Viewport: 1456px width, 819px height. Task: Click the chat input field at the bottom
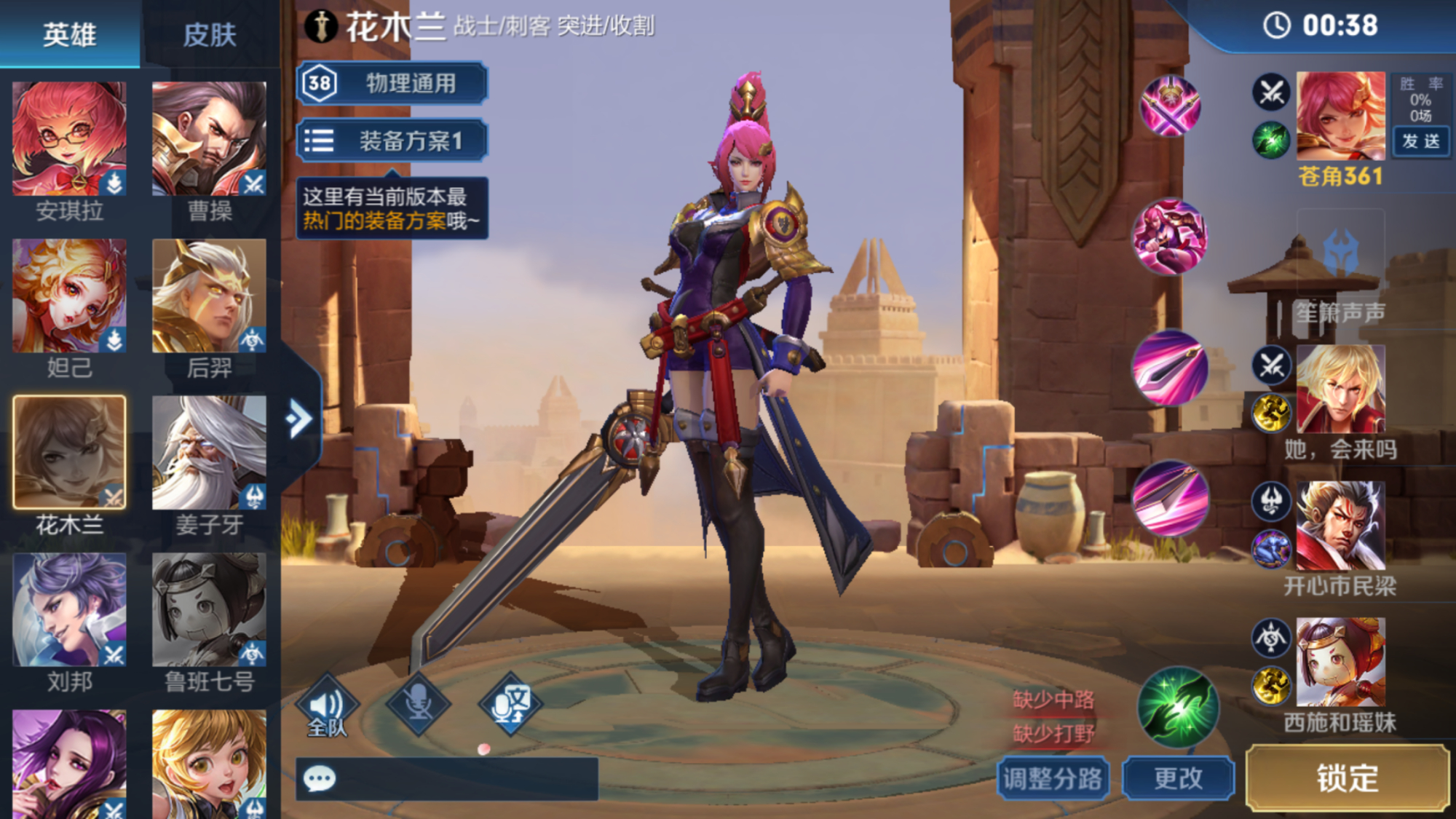(473, 779)
